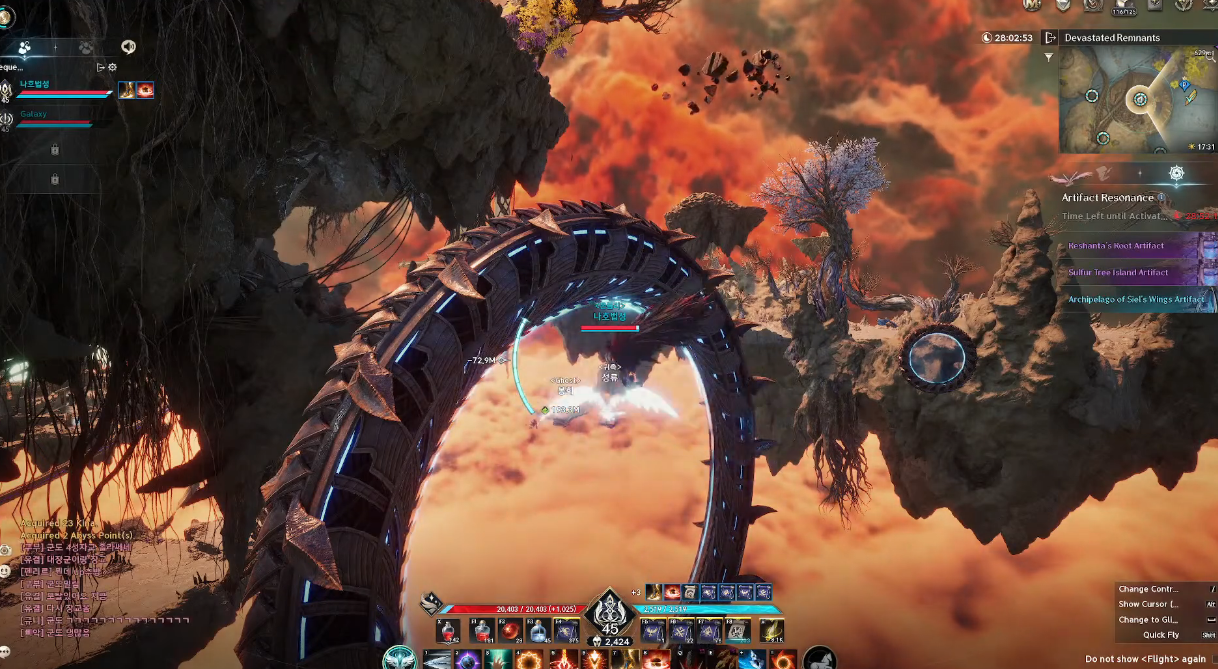
Task: Activate the purple orb skill in slot 2
Action: (x=467, y=660)
